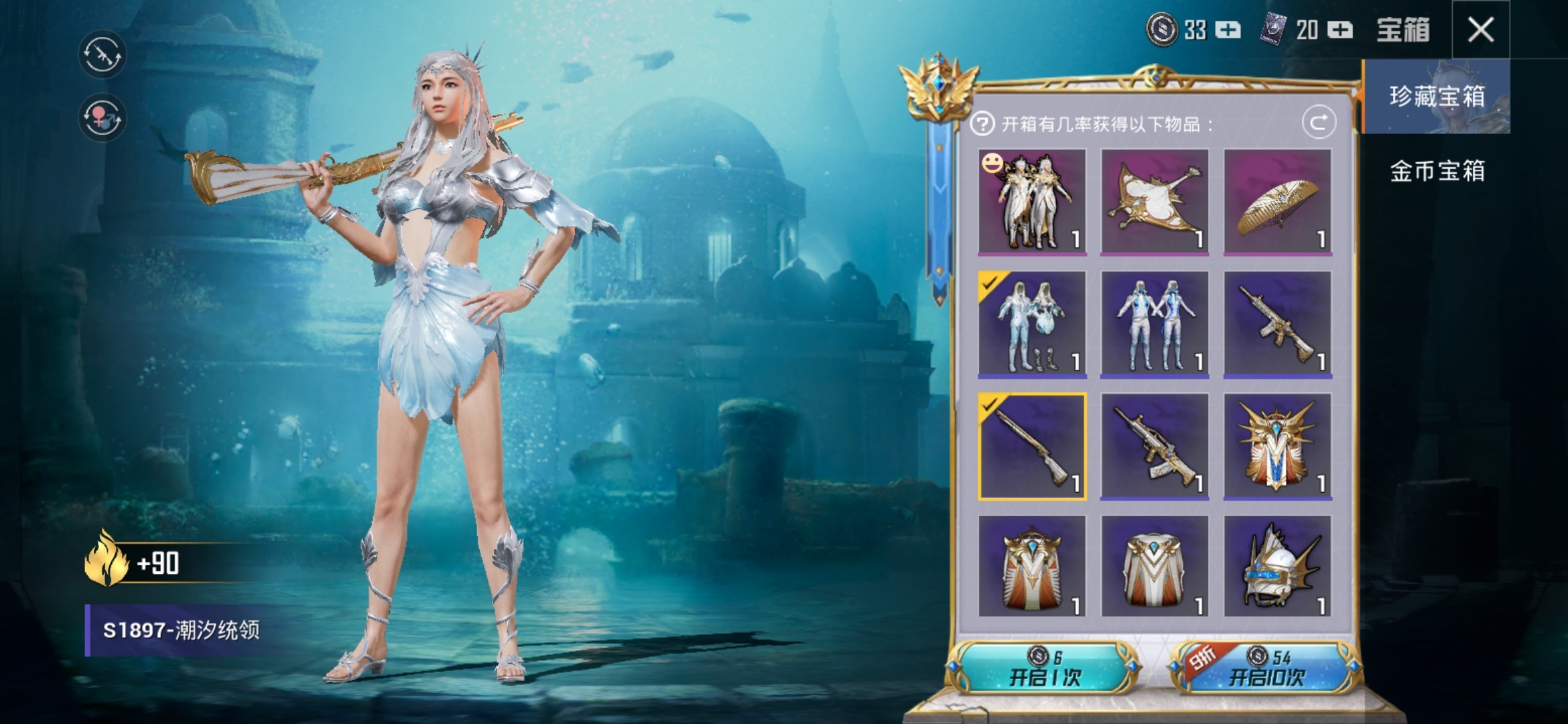Add more crate coupon tickets
This screenshot has height=724, width=1568.
[1340, 30]
